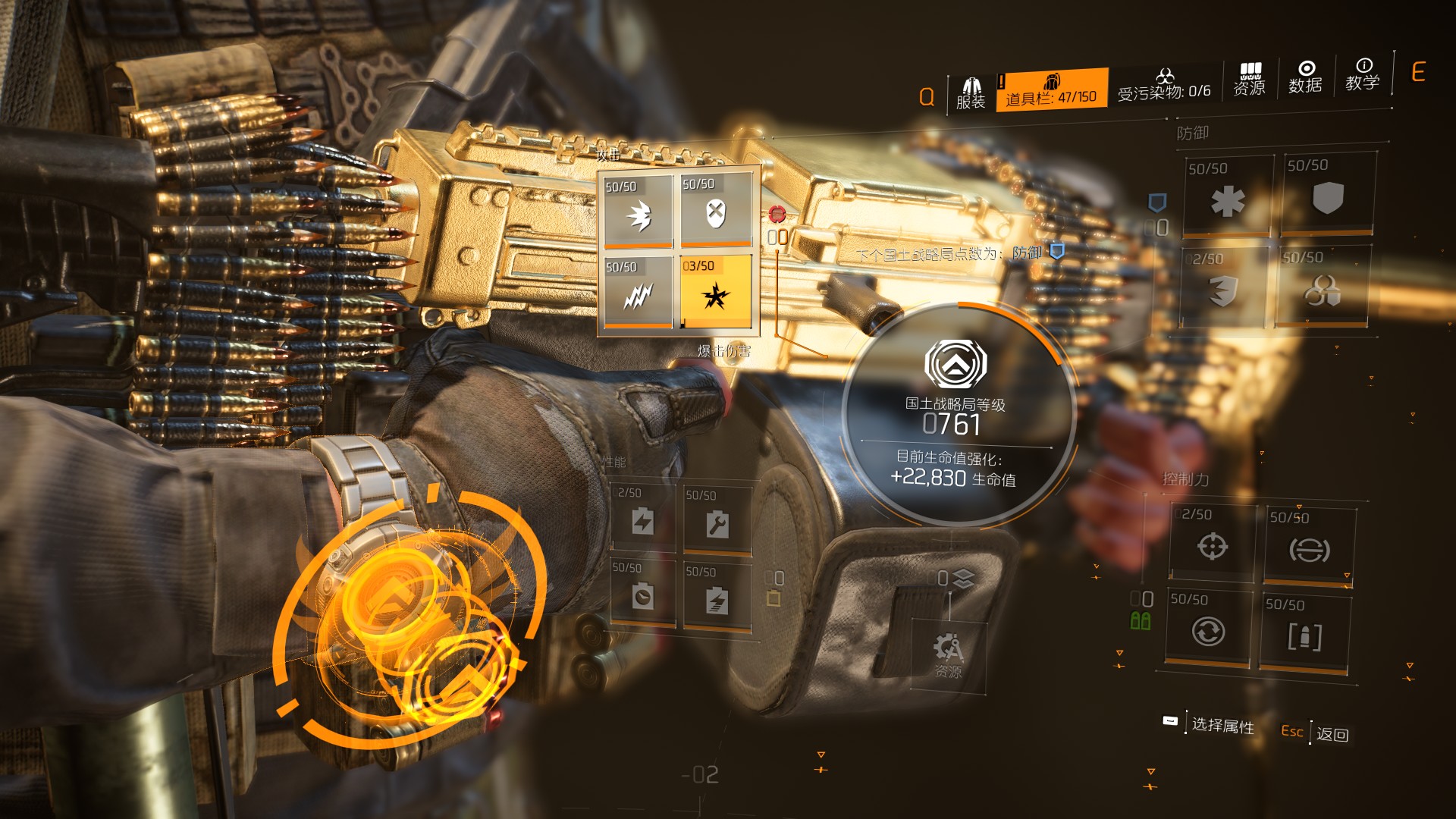Open the gear 资源 resource node
The image size is (1456, 819).
click(948, 654)
